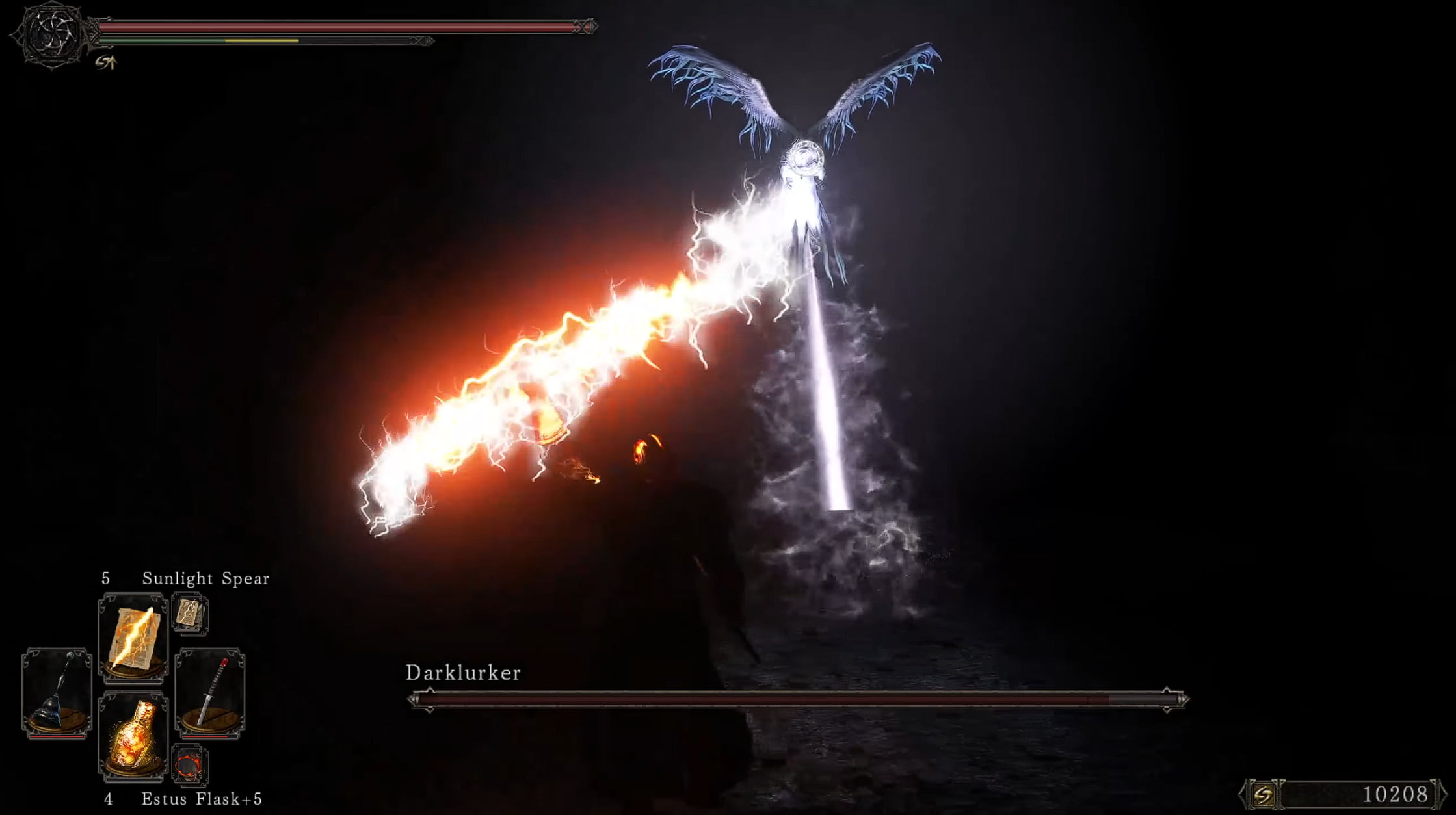Click the character status emblem top left
Screen dimensions: 1456x815
[x=53, y=36]
